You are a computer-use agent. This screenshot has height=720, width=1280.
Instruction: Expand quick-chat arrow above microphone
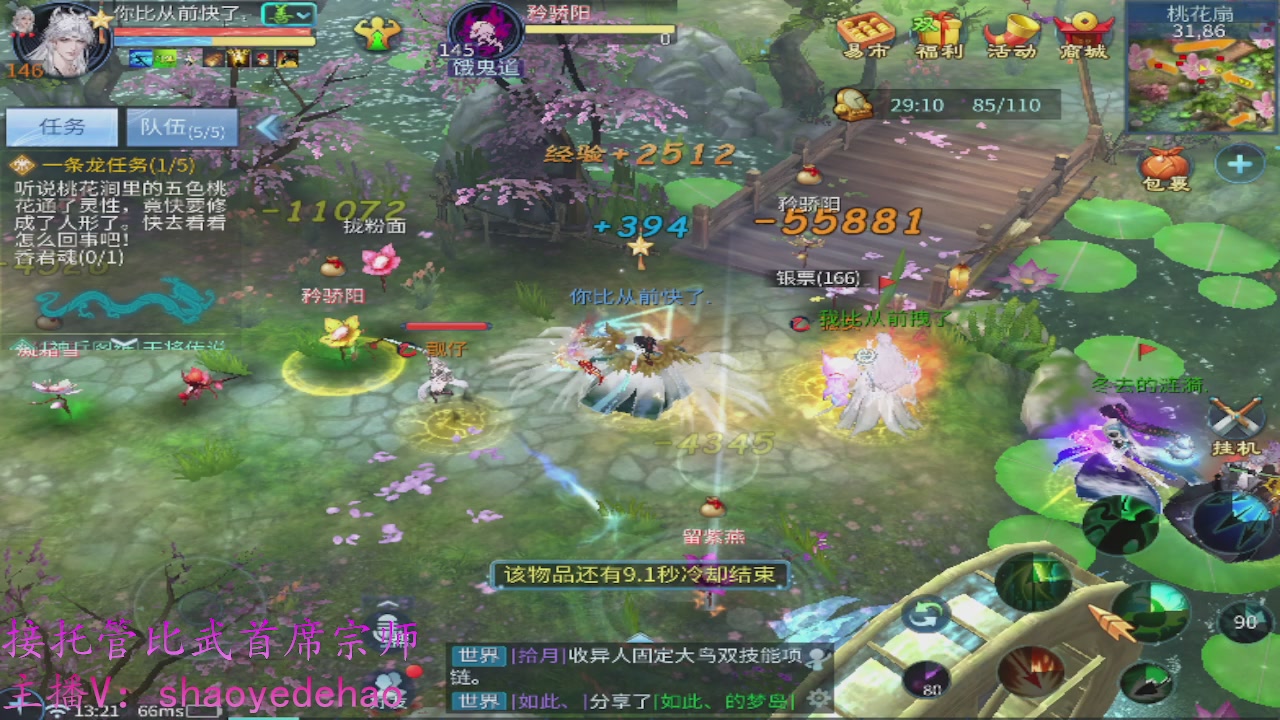[x=387, y=603]
